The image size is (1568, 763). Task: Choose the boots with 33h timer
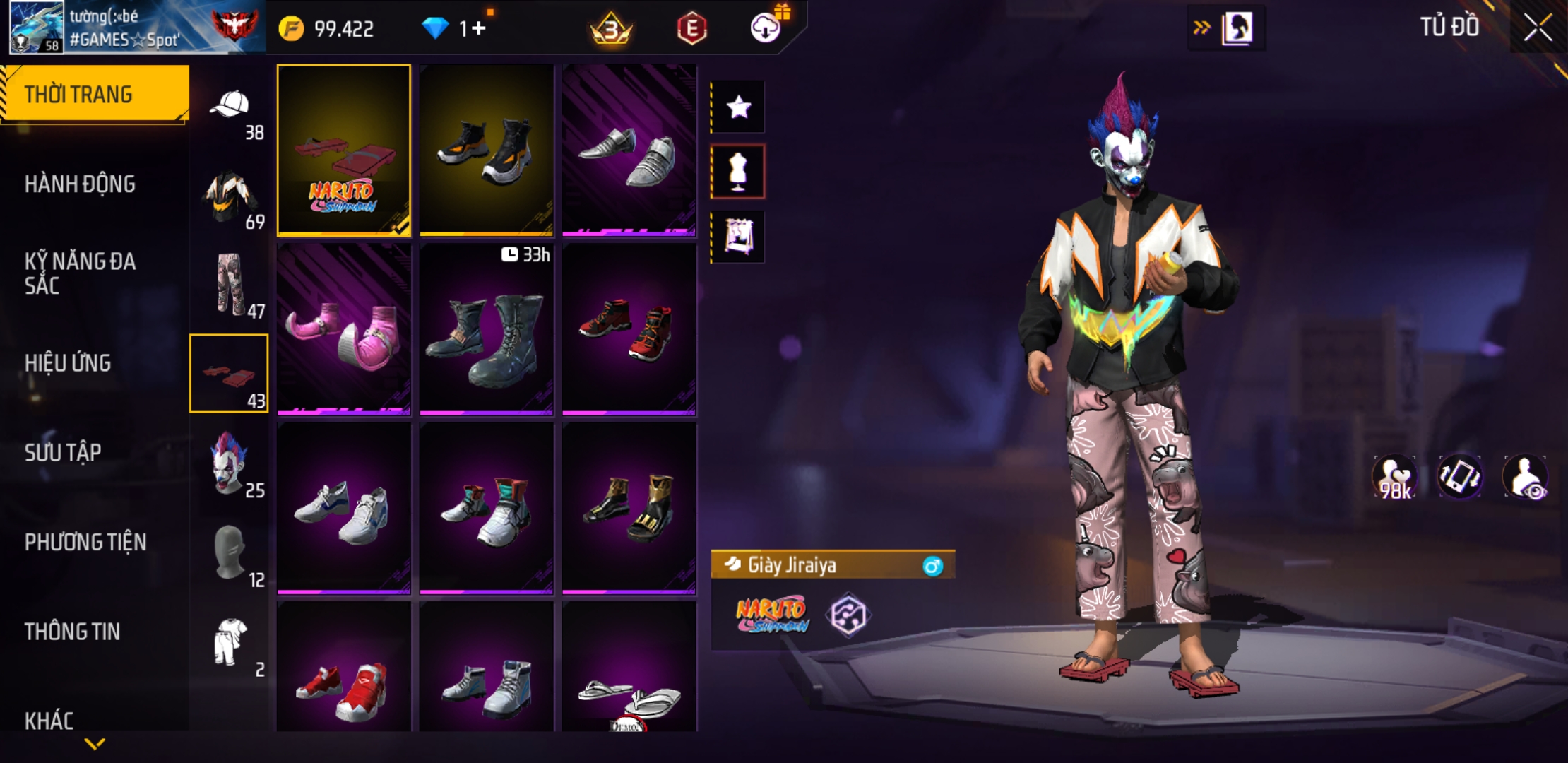(x=487, y=329)
